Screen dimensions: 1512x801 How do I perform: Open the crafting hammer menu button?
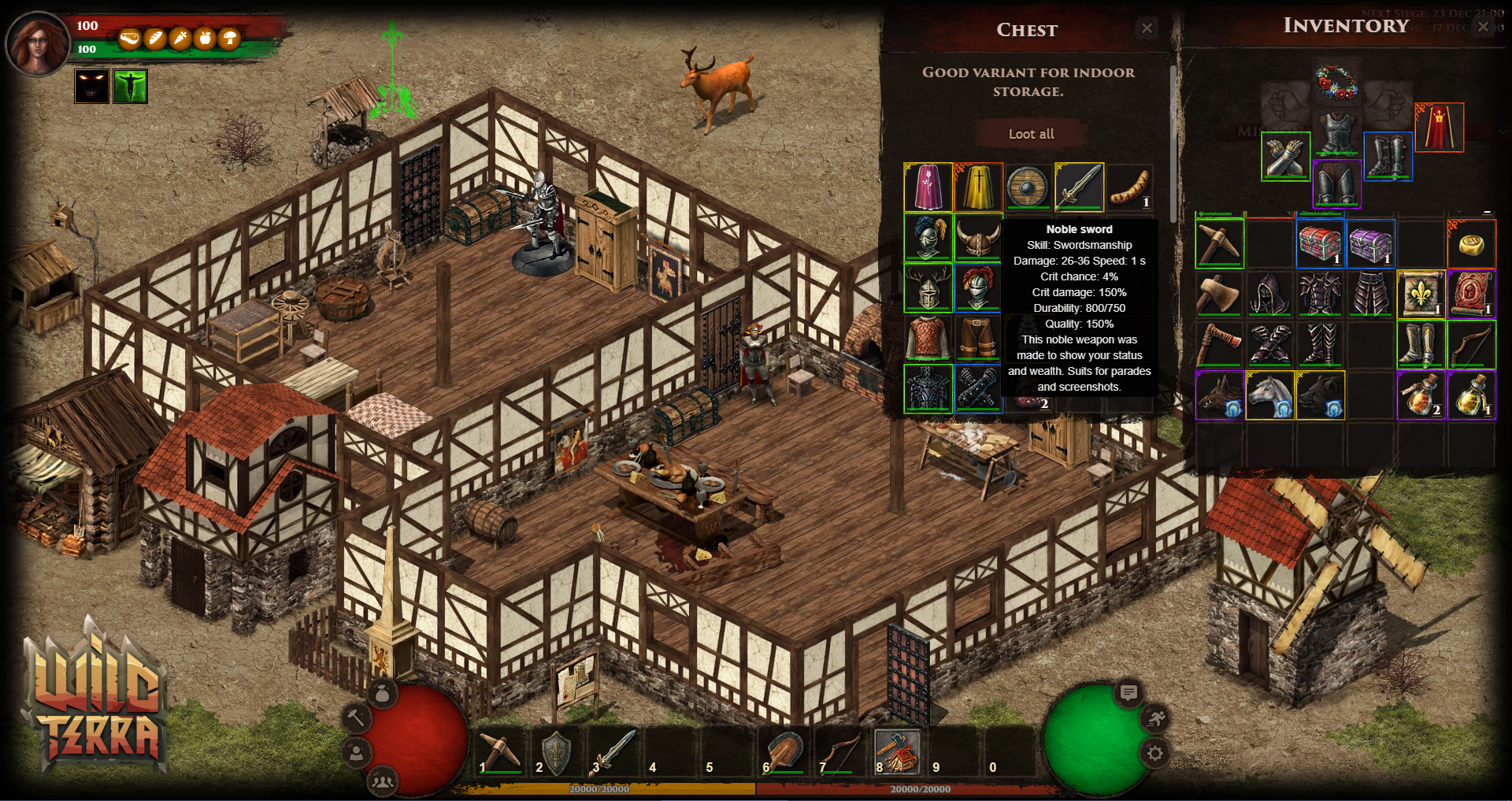[356, 718]
